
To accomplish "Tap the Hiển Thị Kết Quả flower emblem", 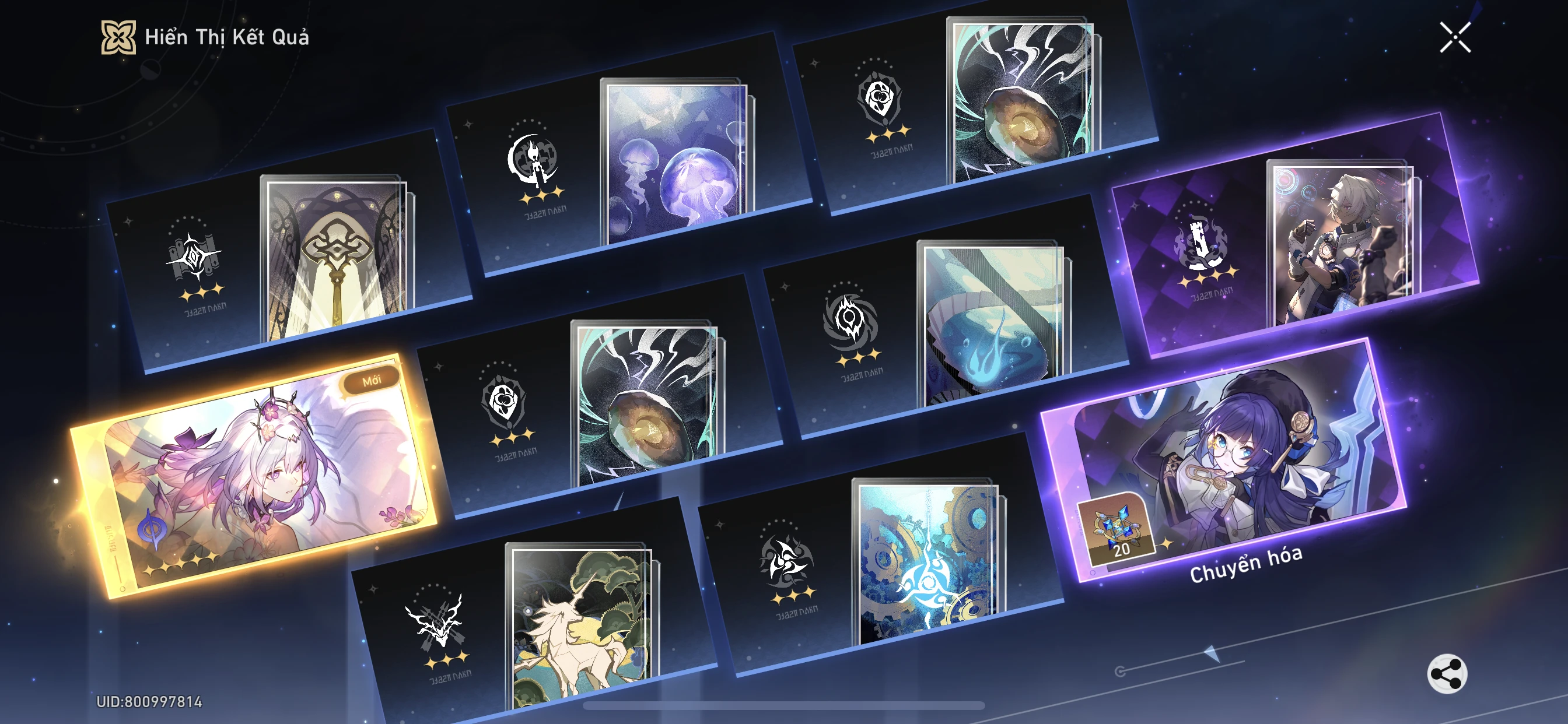I will [120, 38].
